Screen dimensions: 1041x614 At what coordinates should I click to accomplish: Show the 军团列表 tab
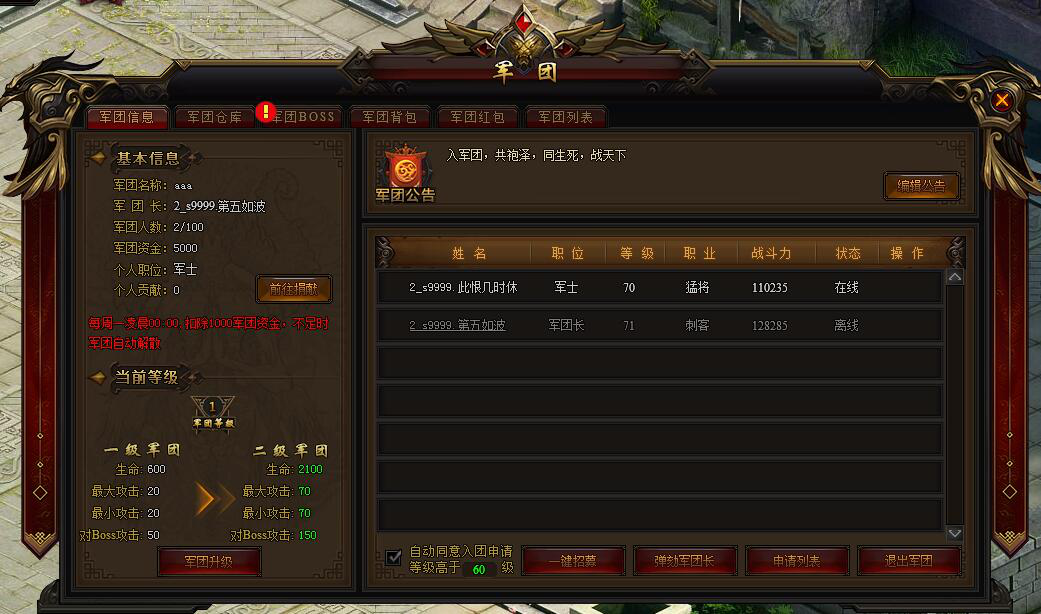point(566,117)
